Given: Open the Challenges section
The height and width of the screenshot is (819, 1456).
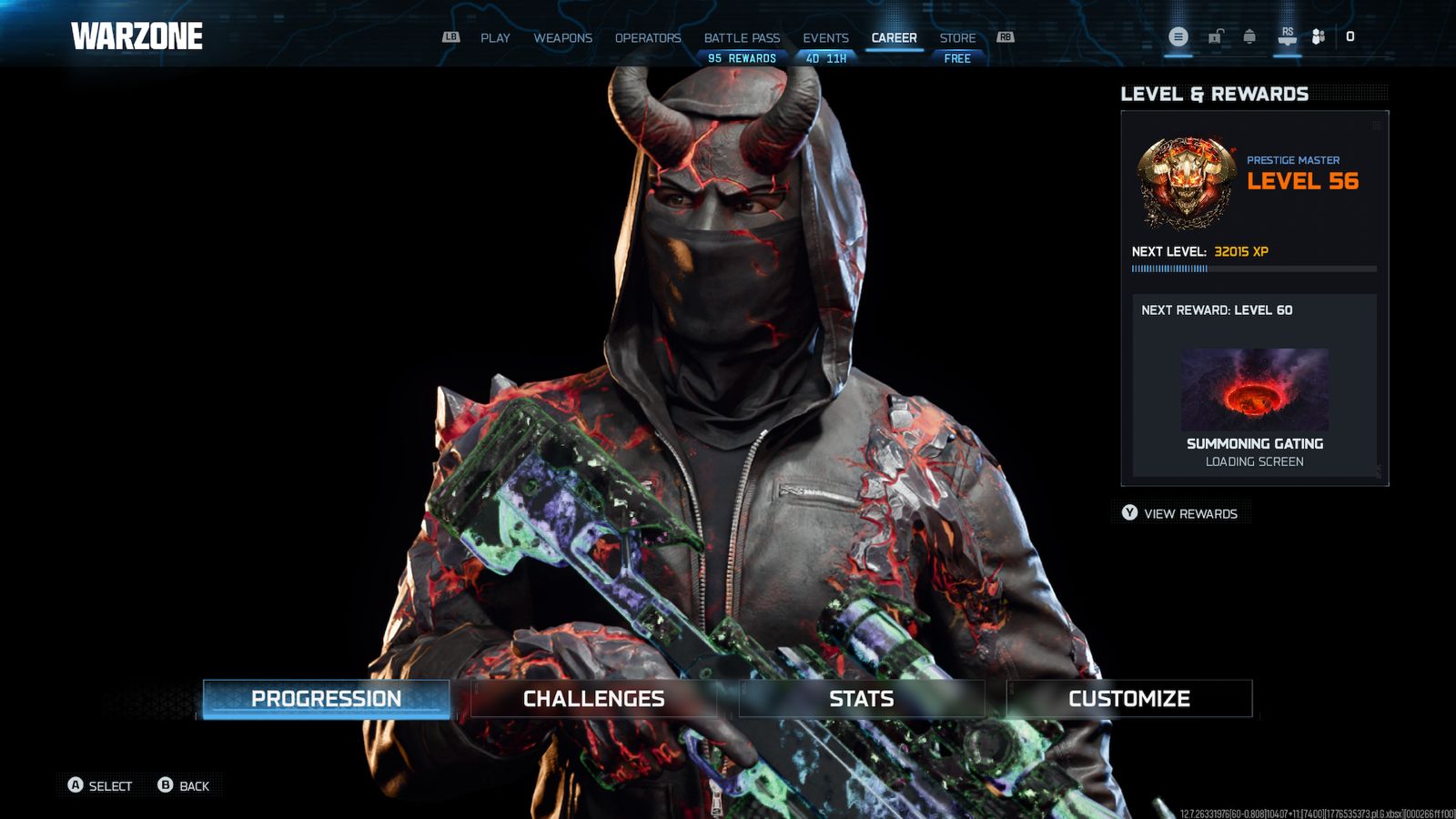Looking at the screenshot, I should coord(593,699).
